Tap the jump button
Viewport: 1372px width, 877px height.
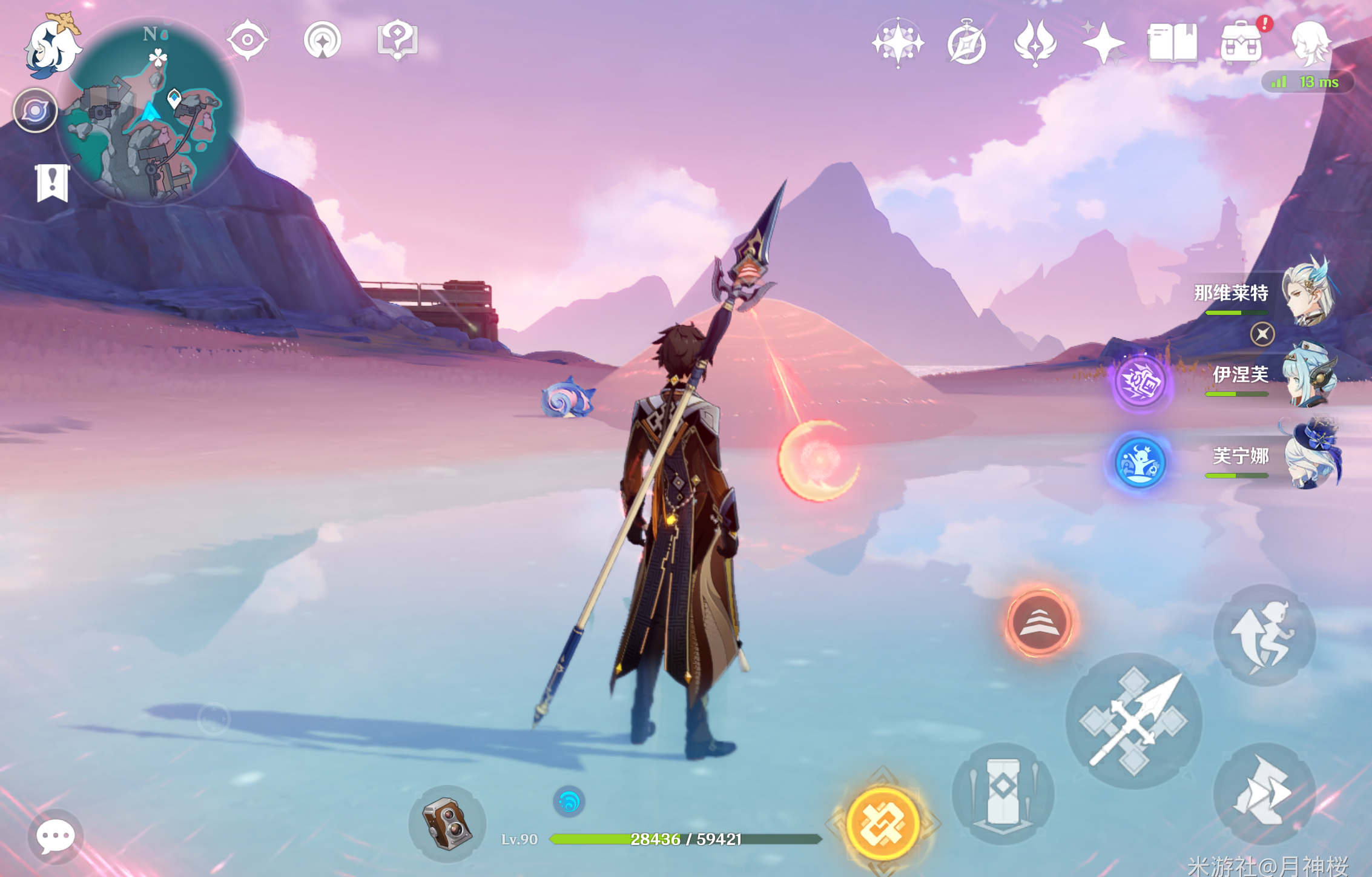coord(1264,635)
